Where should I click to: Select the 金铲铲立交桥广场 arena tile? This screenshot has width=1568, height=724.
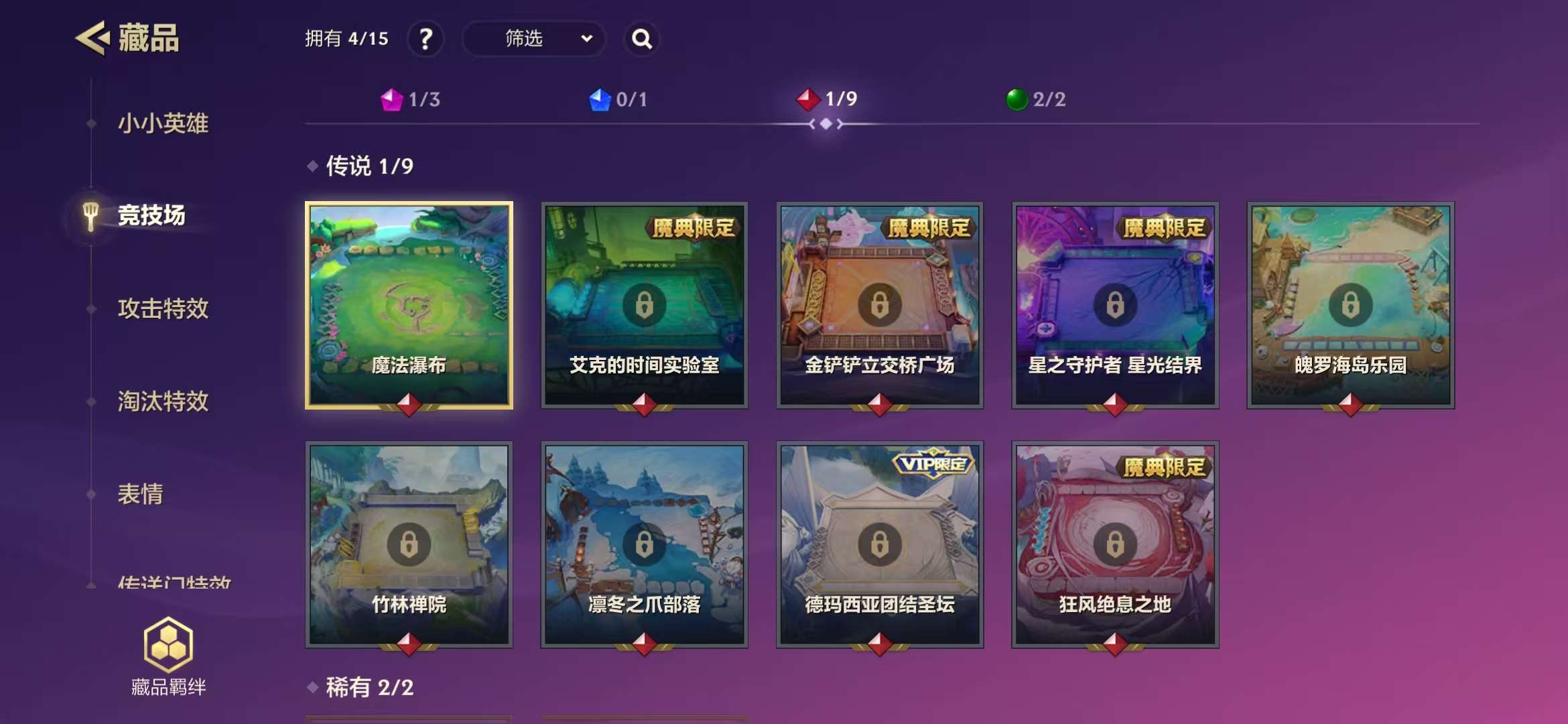[x=879, y=305]
